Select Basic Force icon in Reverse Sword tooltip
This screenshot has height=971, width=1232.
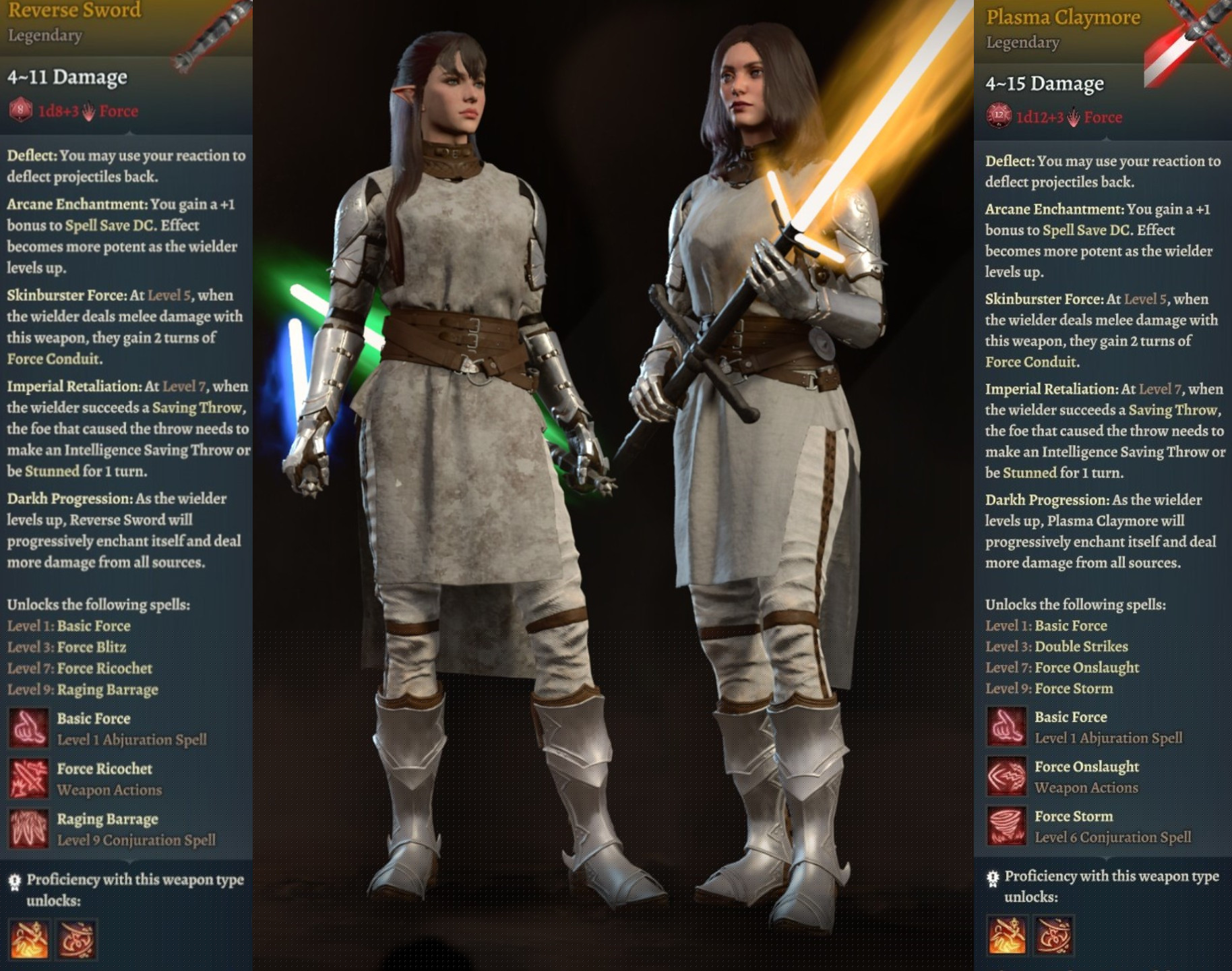tap(28, 728)
